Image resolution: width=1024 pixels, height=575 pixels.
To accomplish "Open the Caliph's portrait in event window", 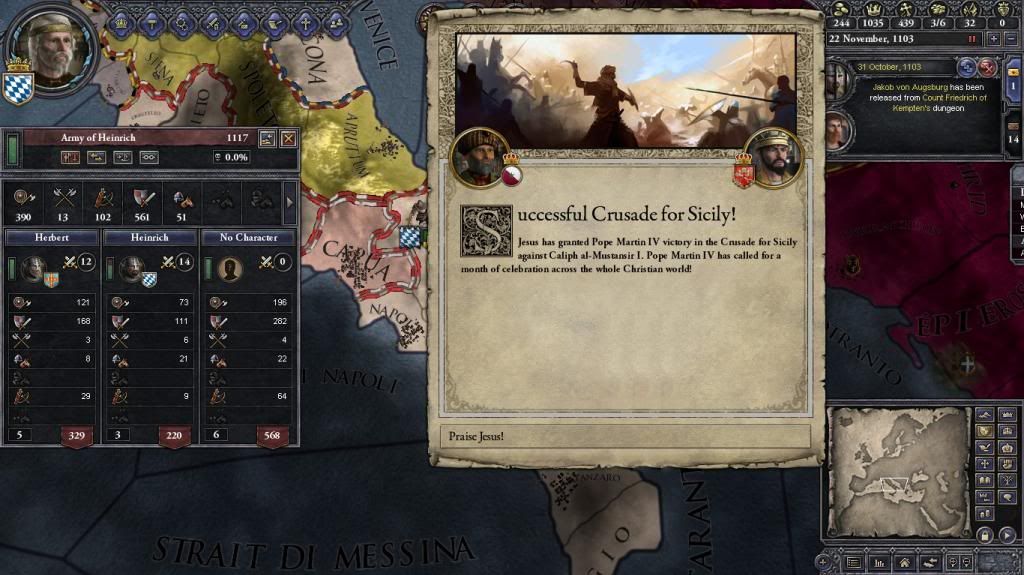I will pos(772,158).
